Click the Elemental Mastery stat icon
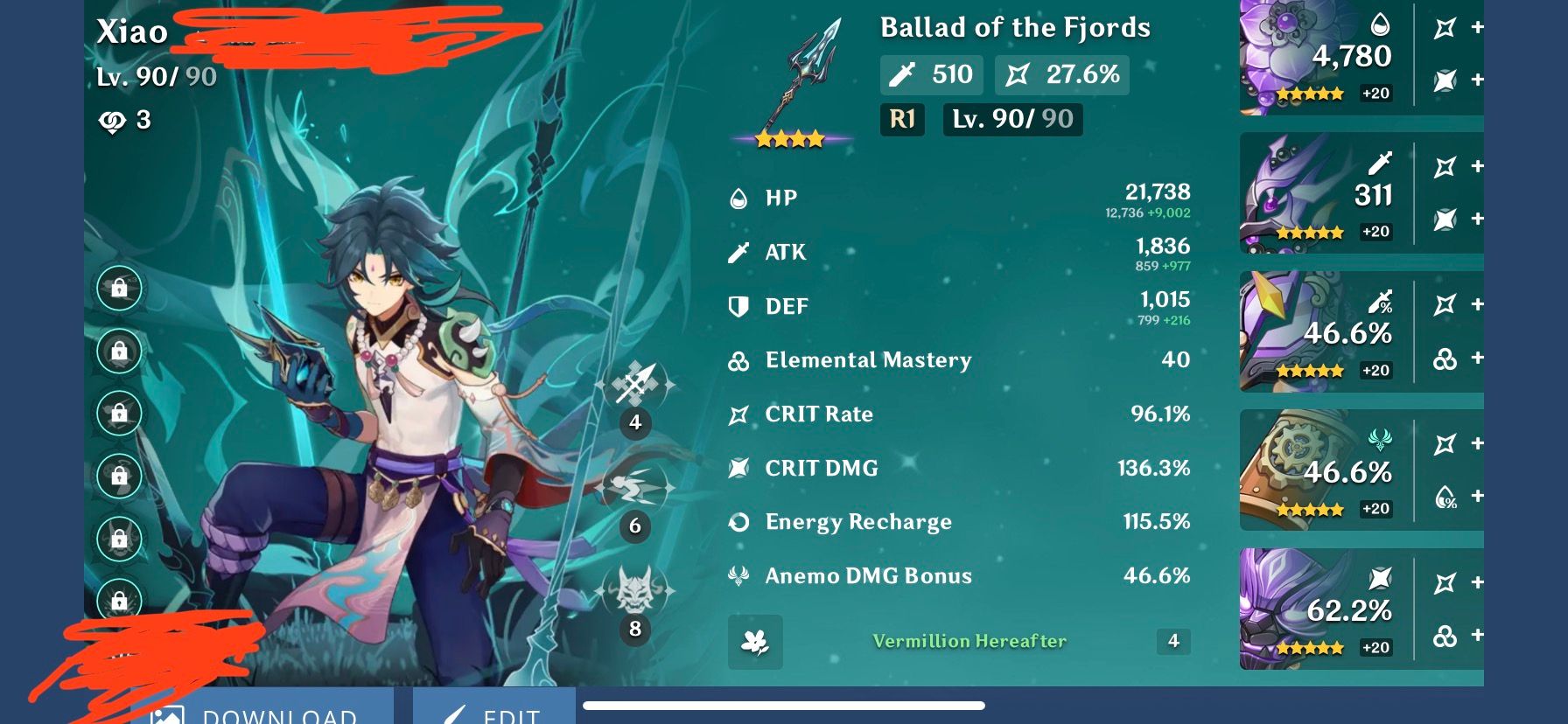The width and height of the screenshot is (1568, 724). click(738, 359)
